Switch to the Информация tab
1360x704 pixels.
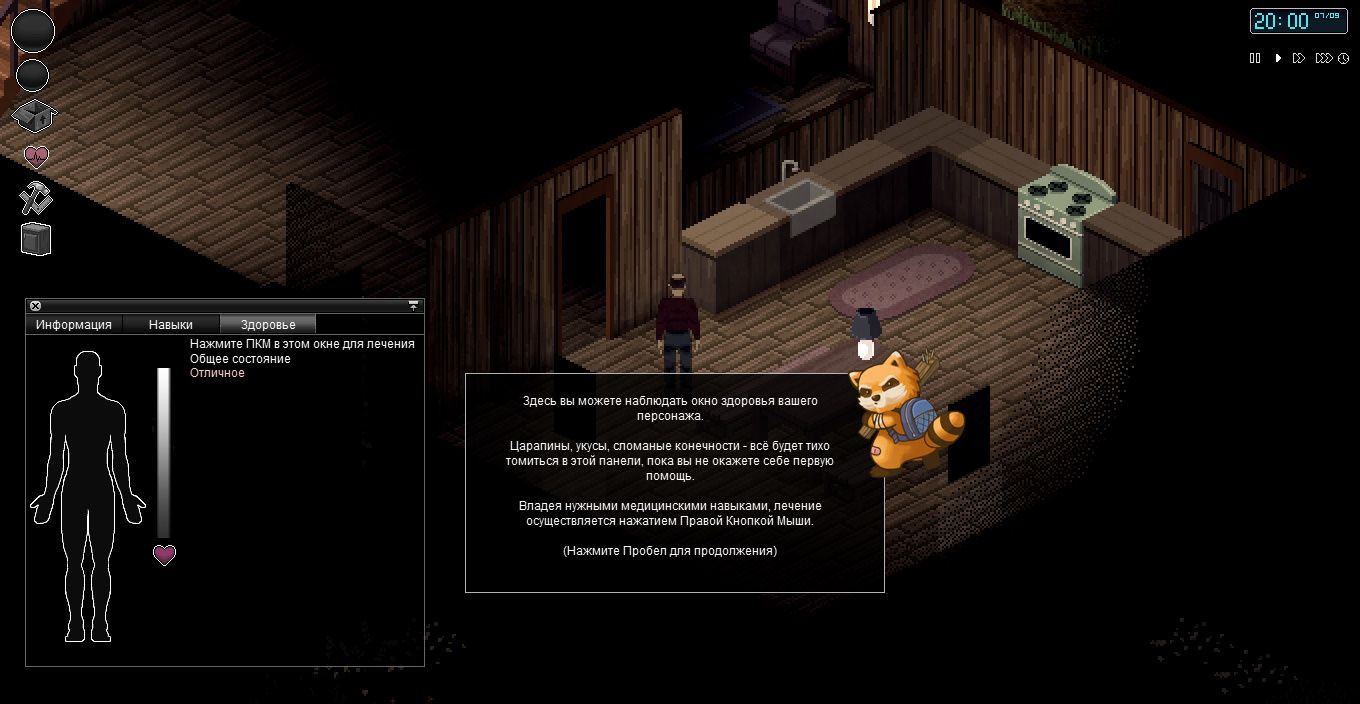pos(74,324)
